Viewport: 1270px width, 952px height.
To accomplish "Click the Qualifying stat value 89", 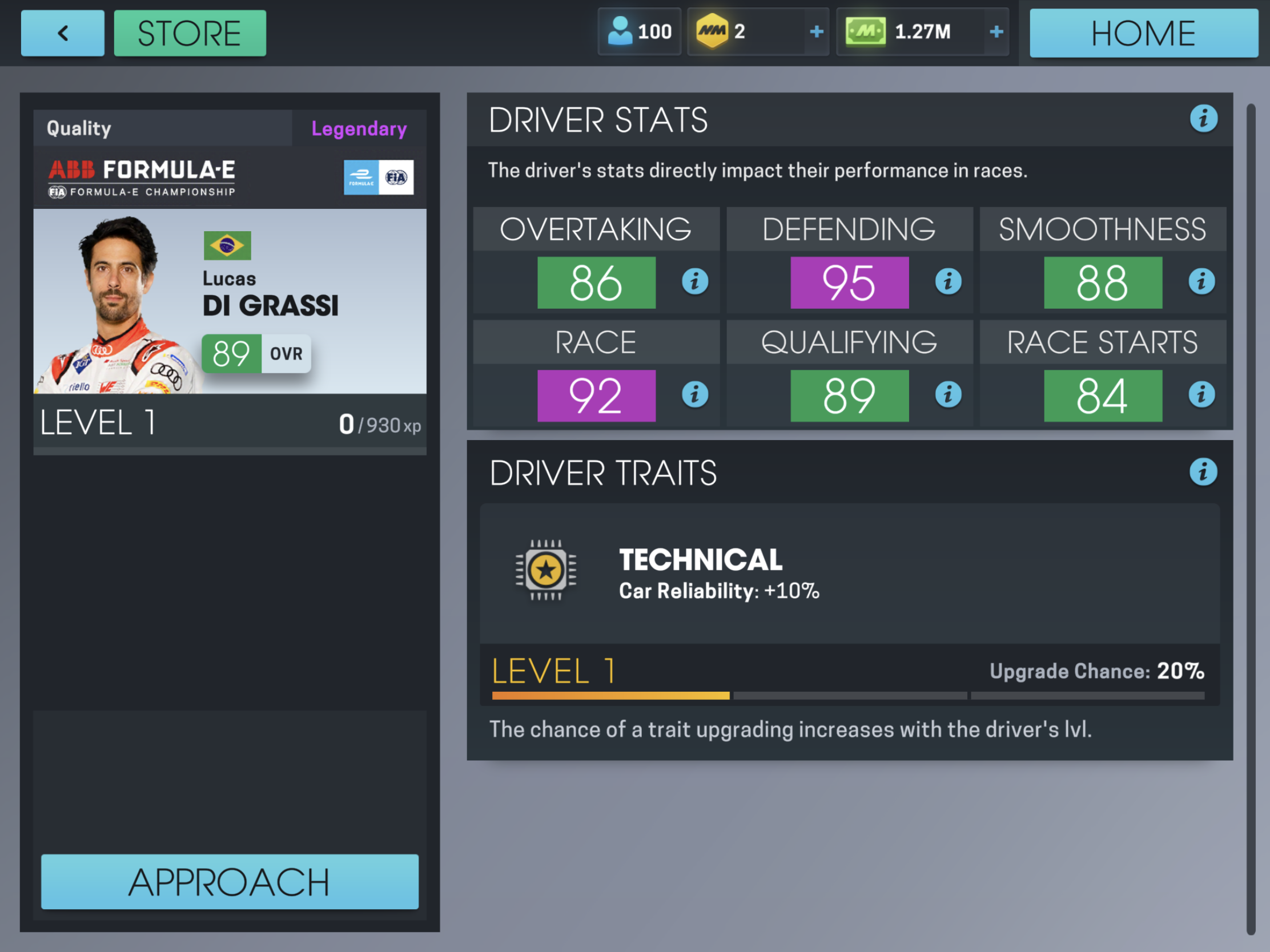I will (850, 394).
